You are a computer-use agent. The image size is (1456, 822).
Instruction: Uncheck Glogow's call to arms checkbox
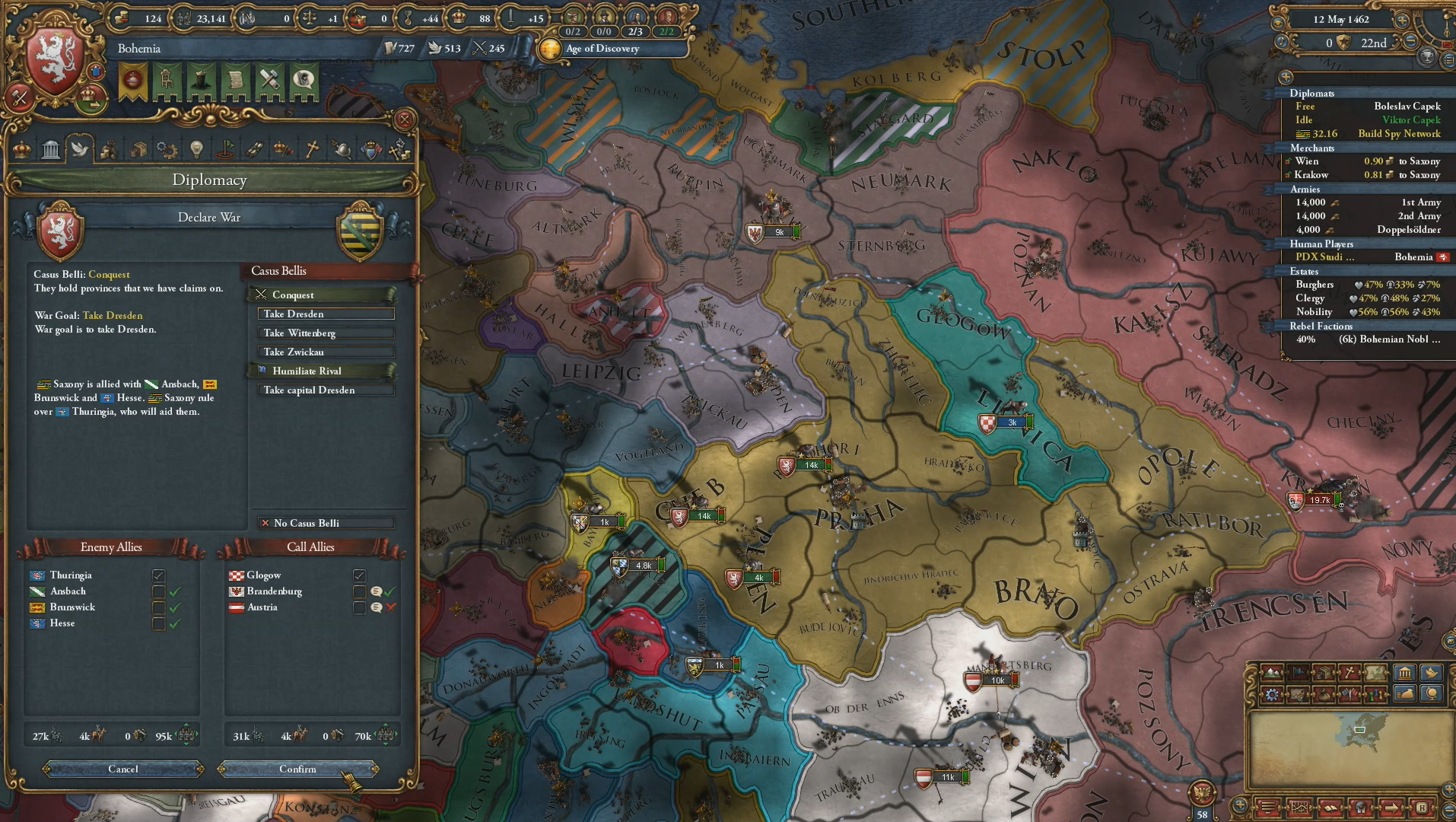358,575
